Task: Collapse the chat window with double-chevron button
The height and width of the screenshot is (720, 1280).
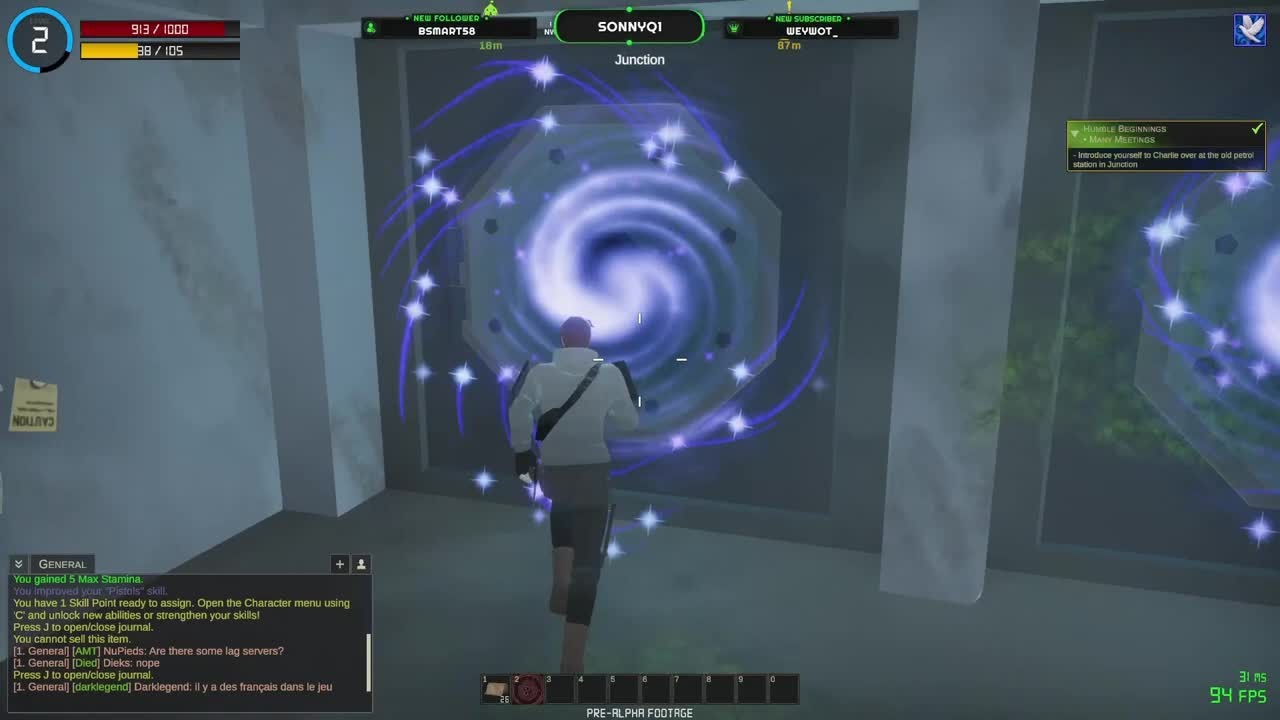Action: [x=18, y=564]
